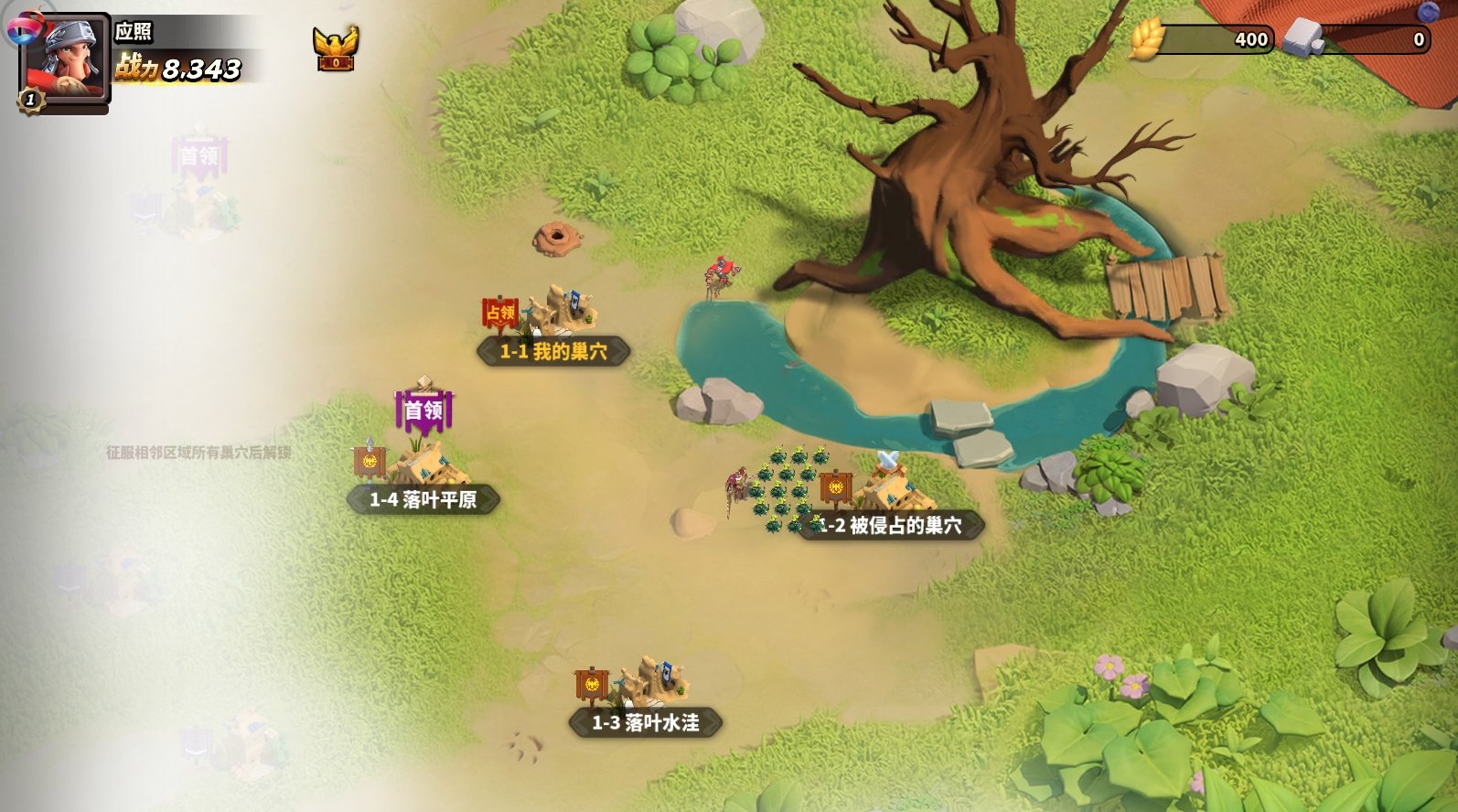
Task: Click the stone block resource icon
Action: (x=1303, y=38)
